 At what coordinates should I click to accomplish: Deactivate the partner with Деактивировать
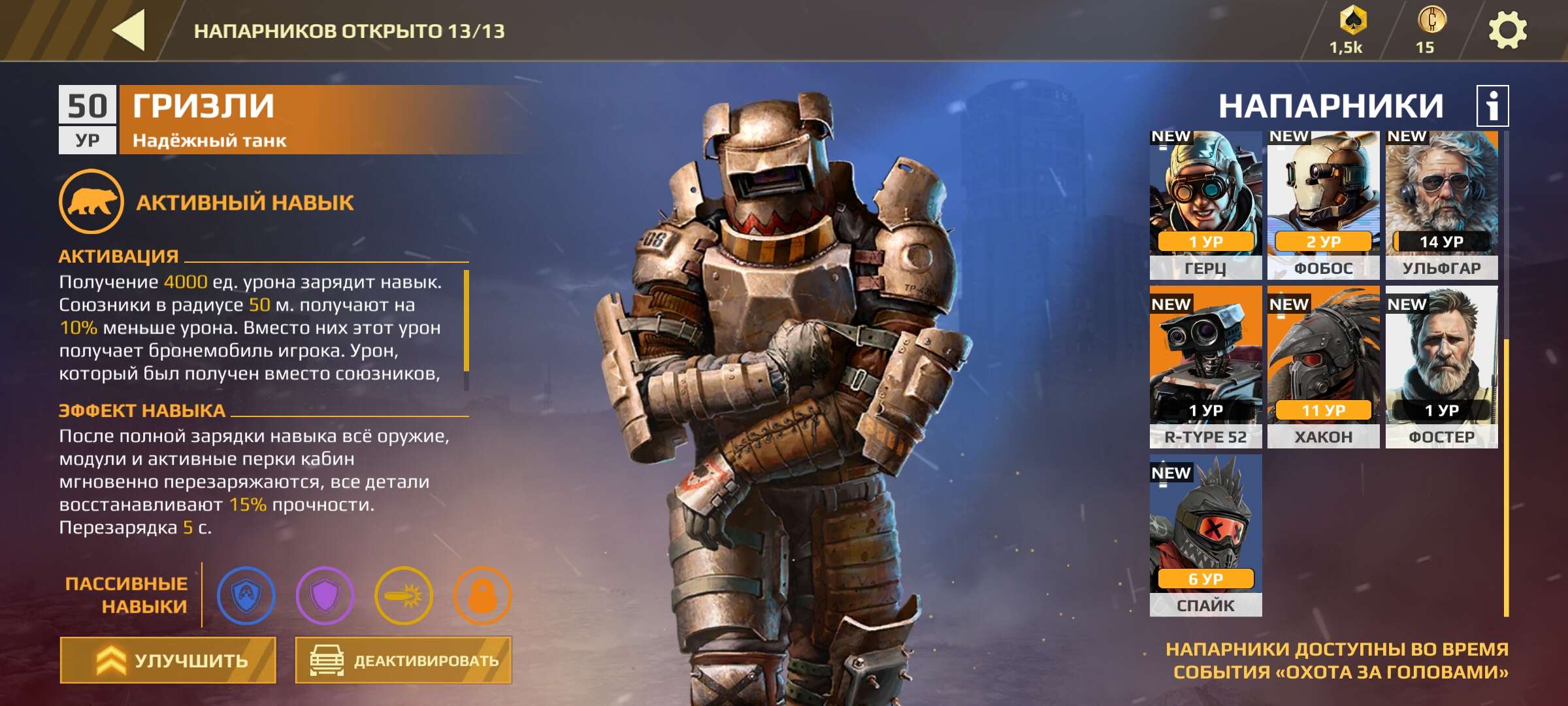403,660
